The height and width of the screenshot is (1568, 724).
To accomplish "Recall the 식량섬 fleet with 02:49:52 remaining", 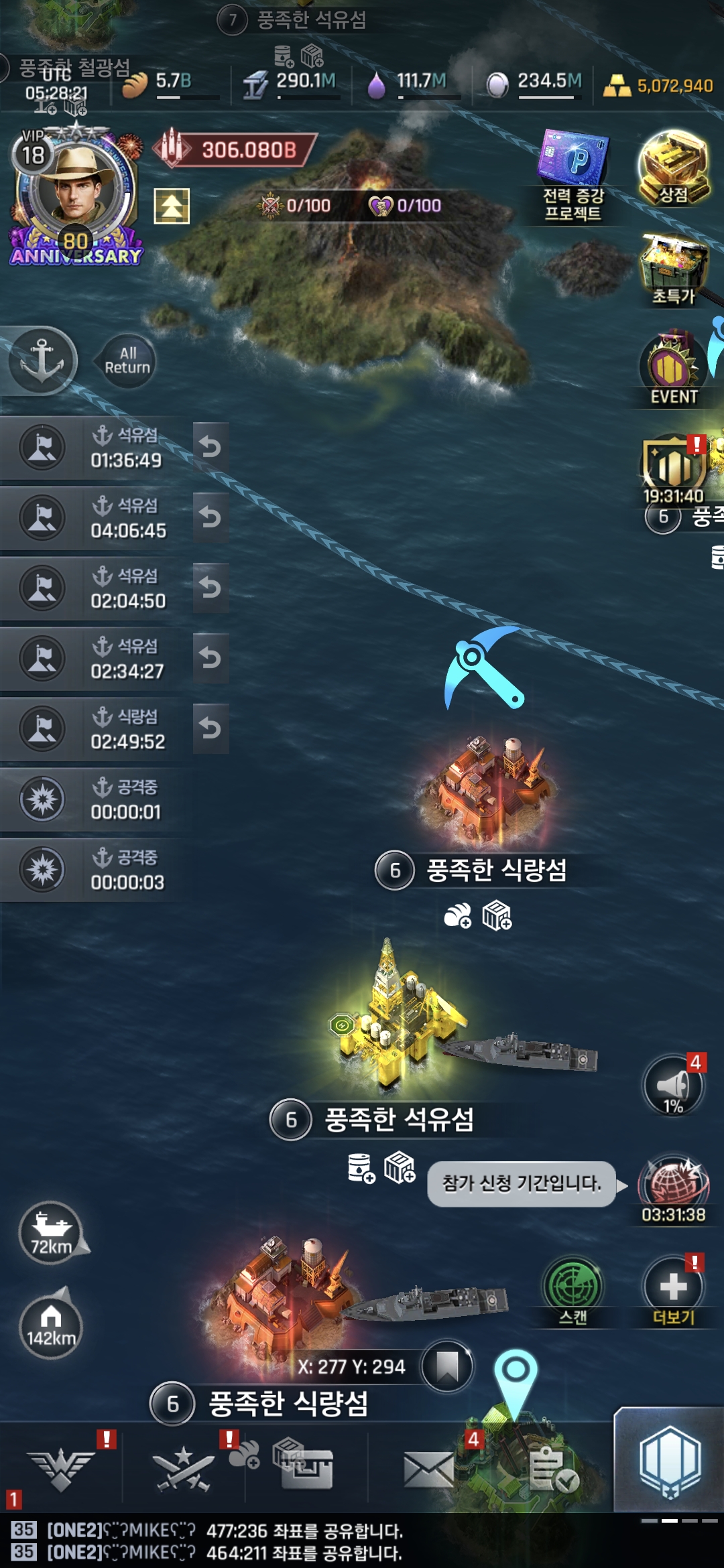I will pos(210,728).
